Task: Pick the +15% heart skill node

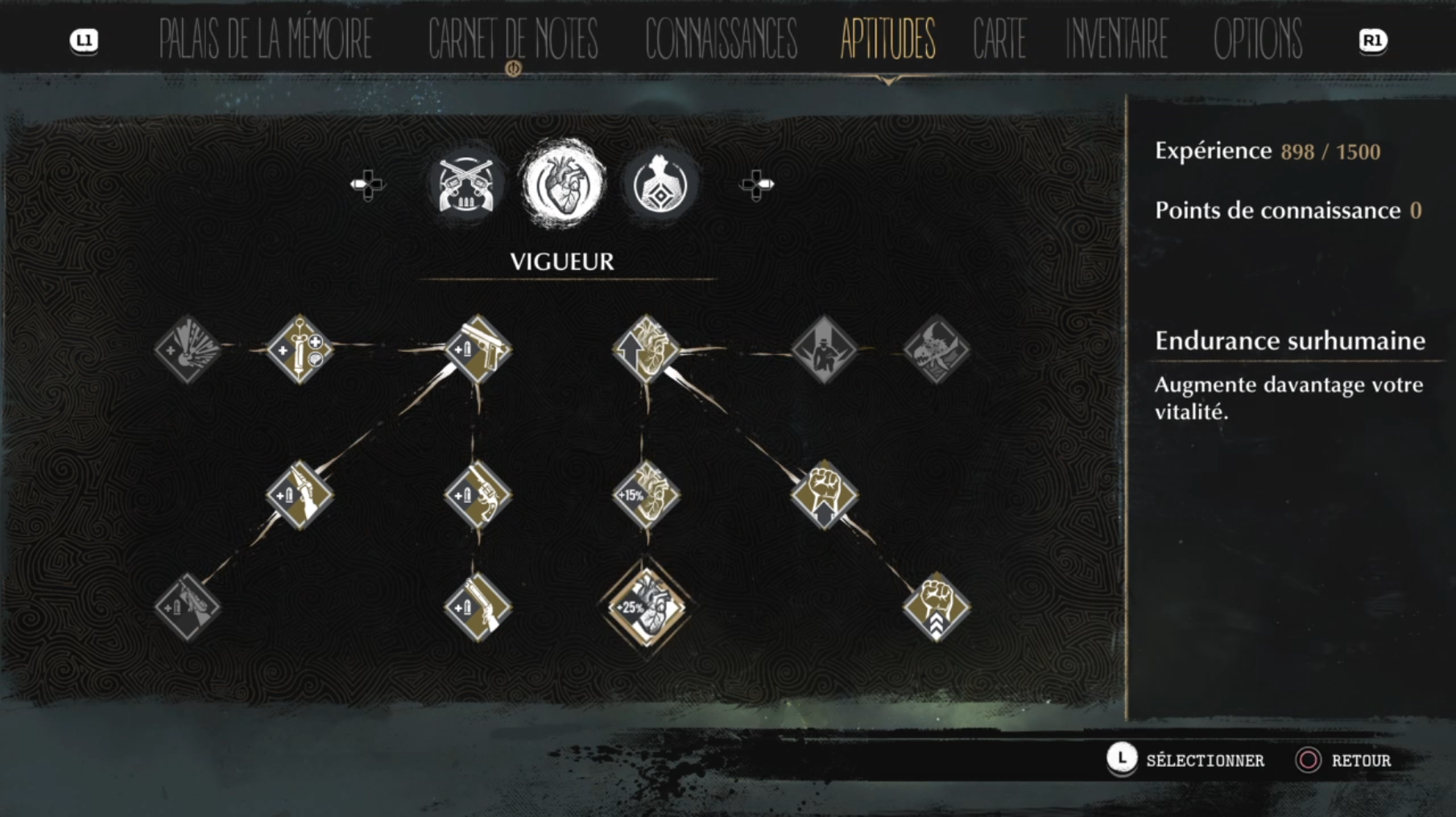Action: (646, 494)
